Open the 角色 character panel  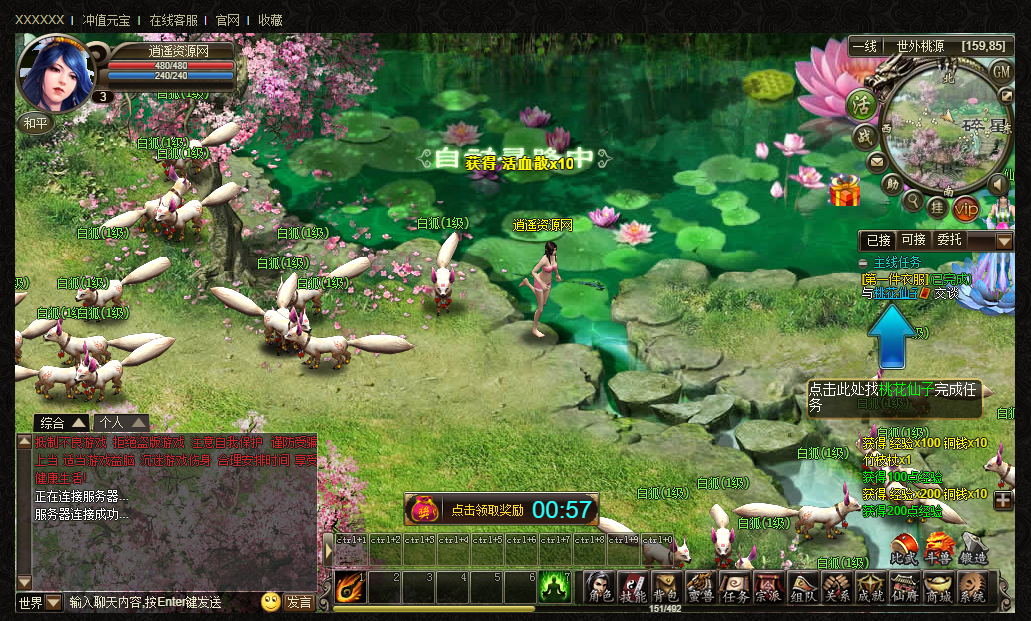(599, 587)
